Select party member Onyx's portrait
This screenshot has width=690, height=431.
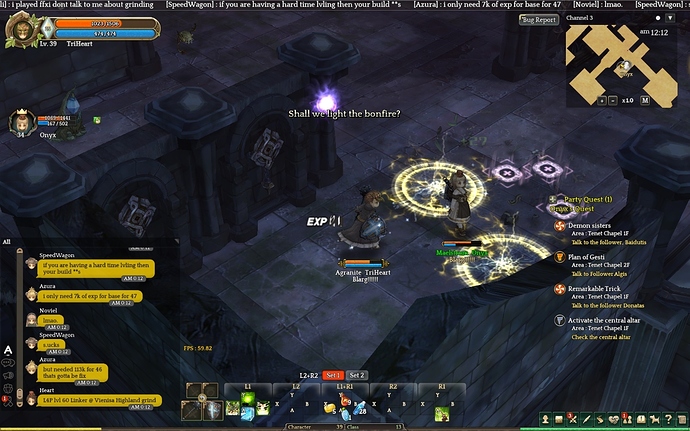pyautogui.click(x=19, y=122)
